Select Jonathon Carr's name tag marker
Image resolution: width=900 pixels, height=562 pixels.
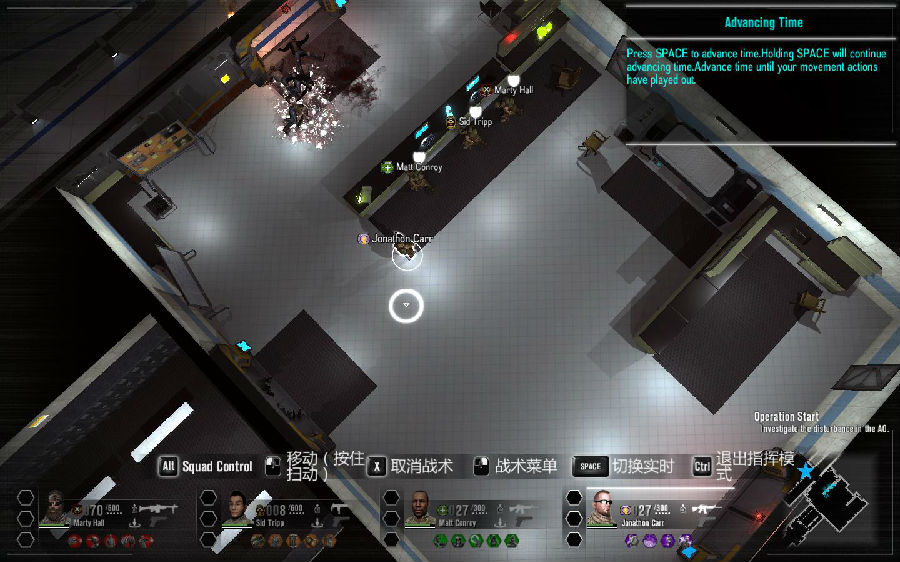pyautogui.click(x=397, y=239)
